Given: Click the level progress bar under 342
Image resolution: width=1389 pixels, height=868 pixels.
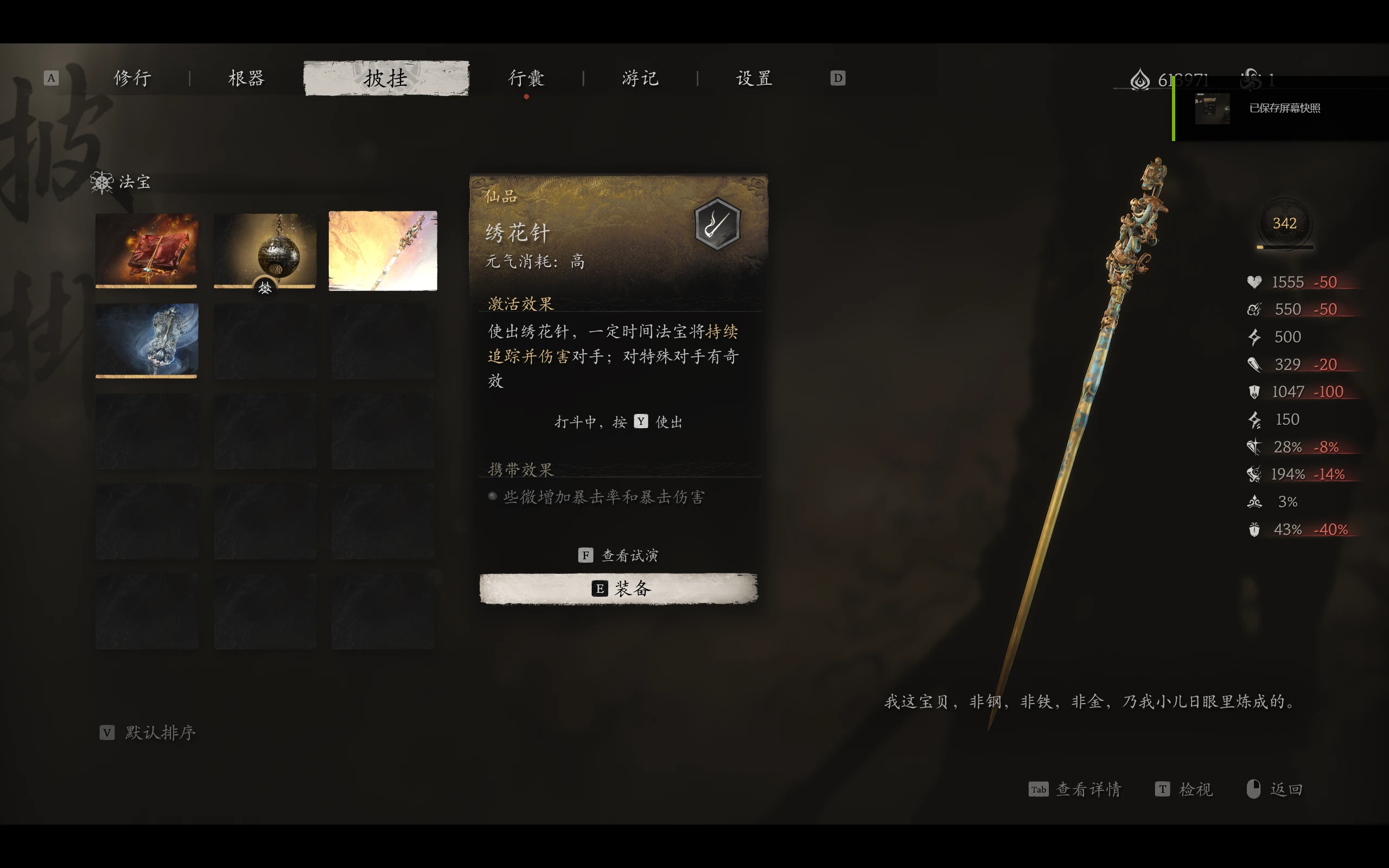Looking at the screenshot, I should (x=1285, y=247).
